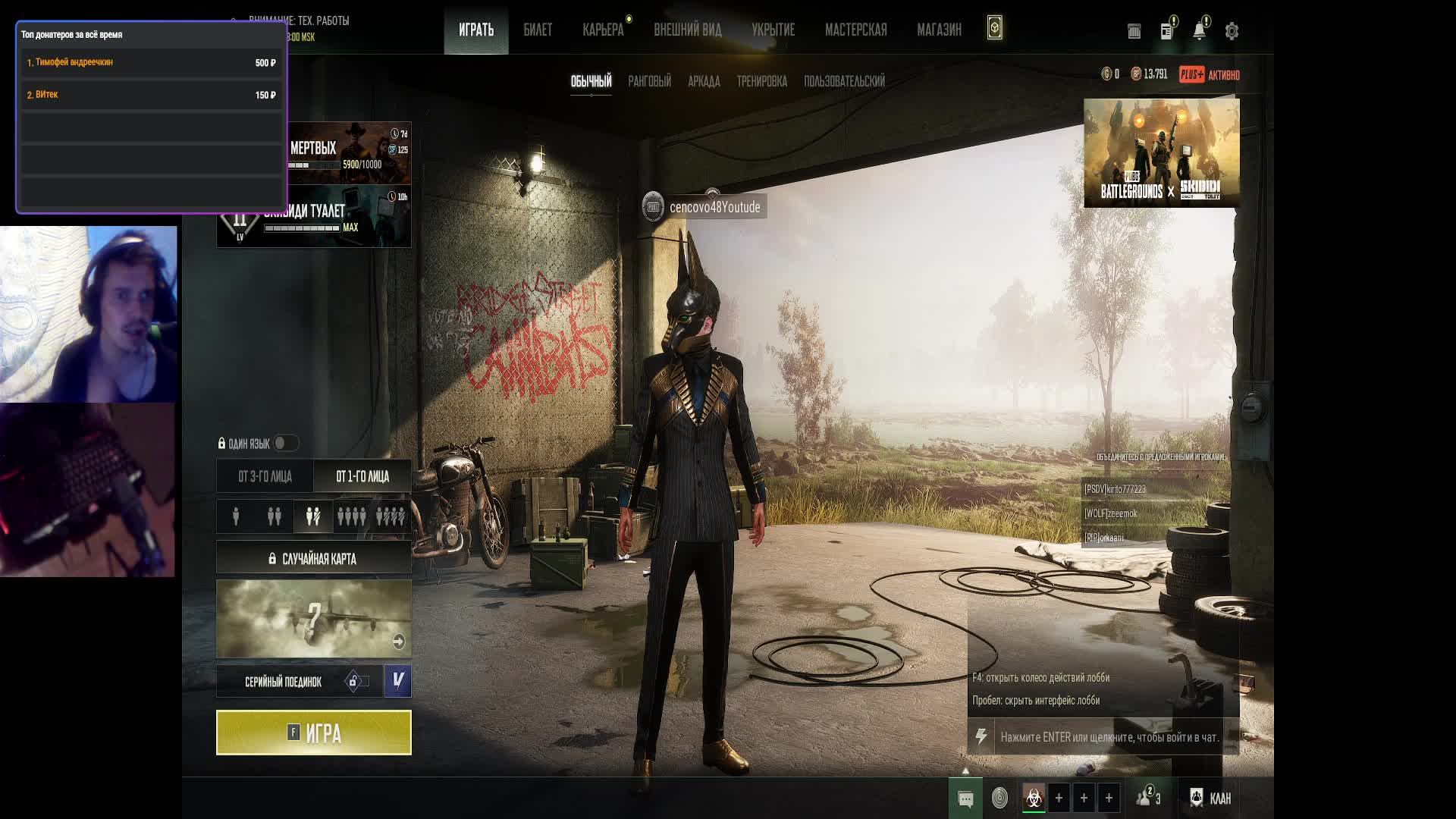Click the chat input field
Screen dimensions: 1456x819
click(1109, 737)
